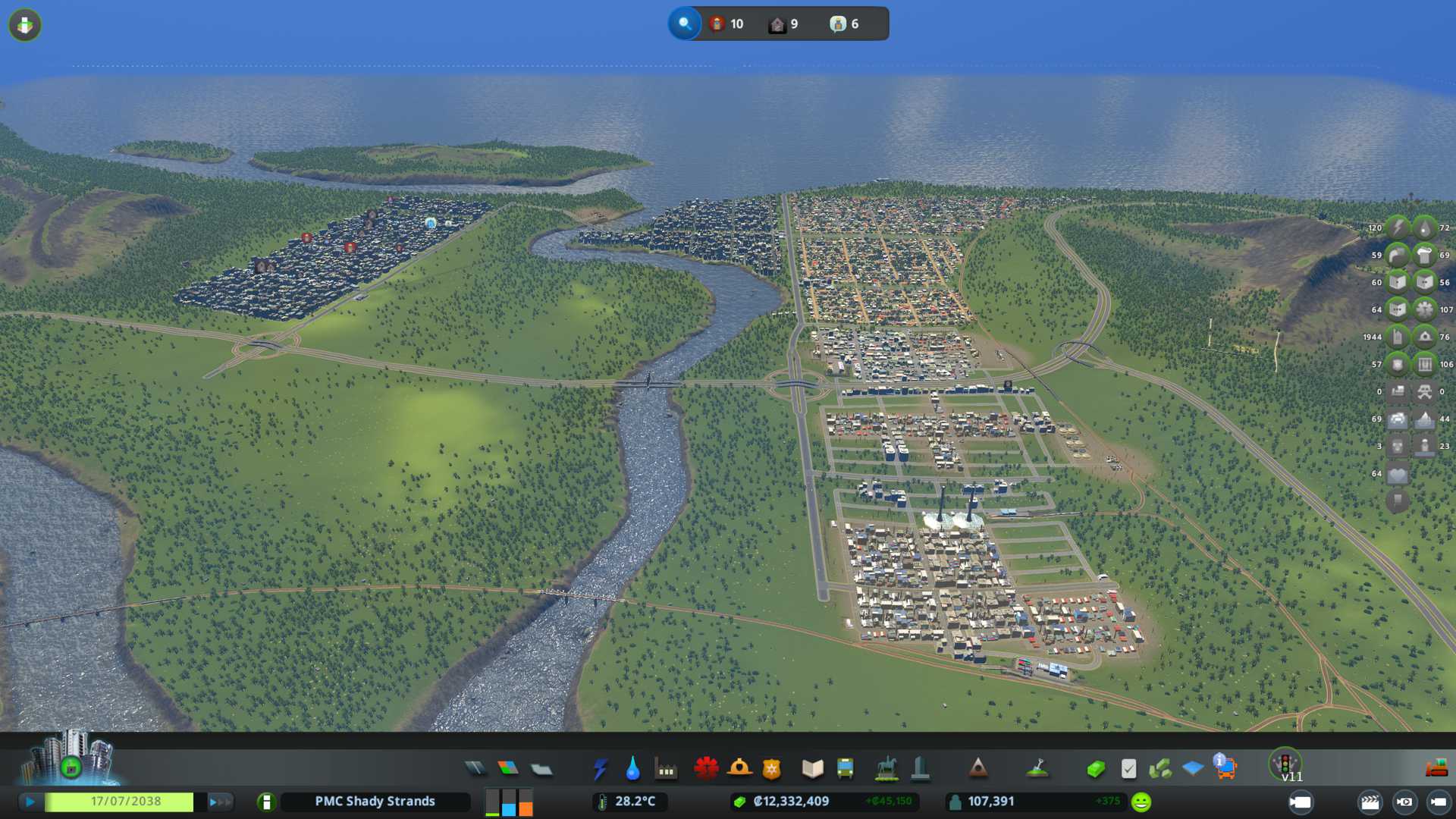Open the Healthcare red cross menu
1456x819 pixels.
click(x=706, y=769)
